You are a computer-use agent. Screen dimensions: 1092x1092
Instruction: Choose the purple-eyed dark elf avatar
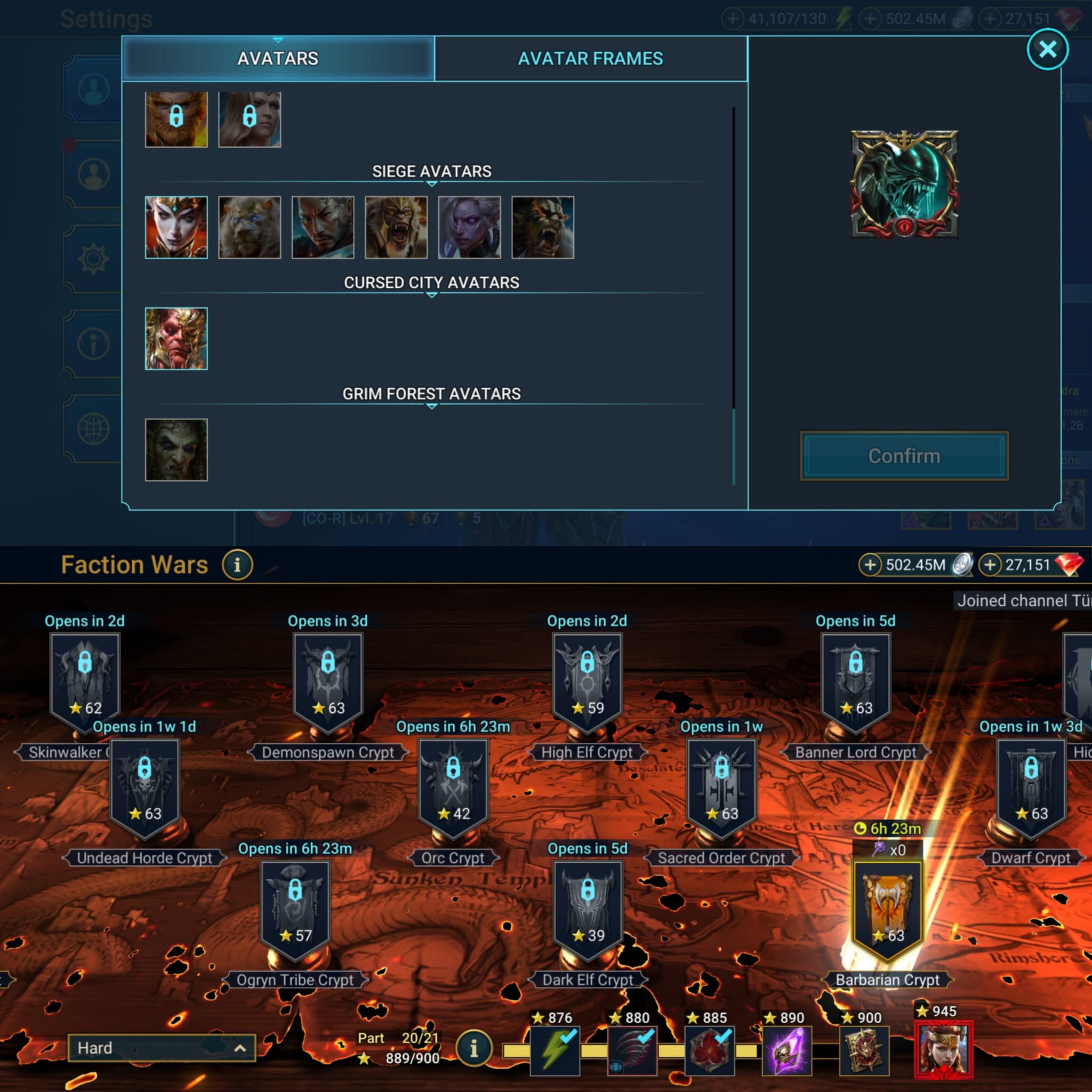[469, 227]
